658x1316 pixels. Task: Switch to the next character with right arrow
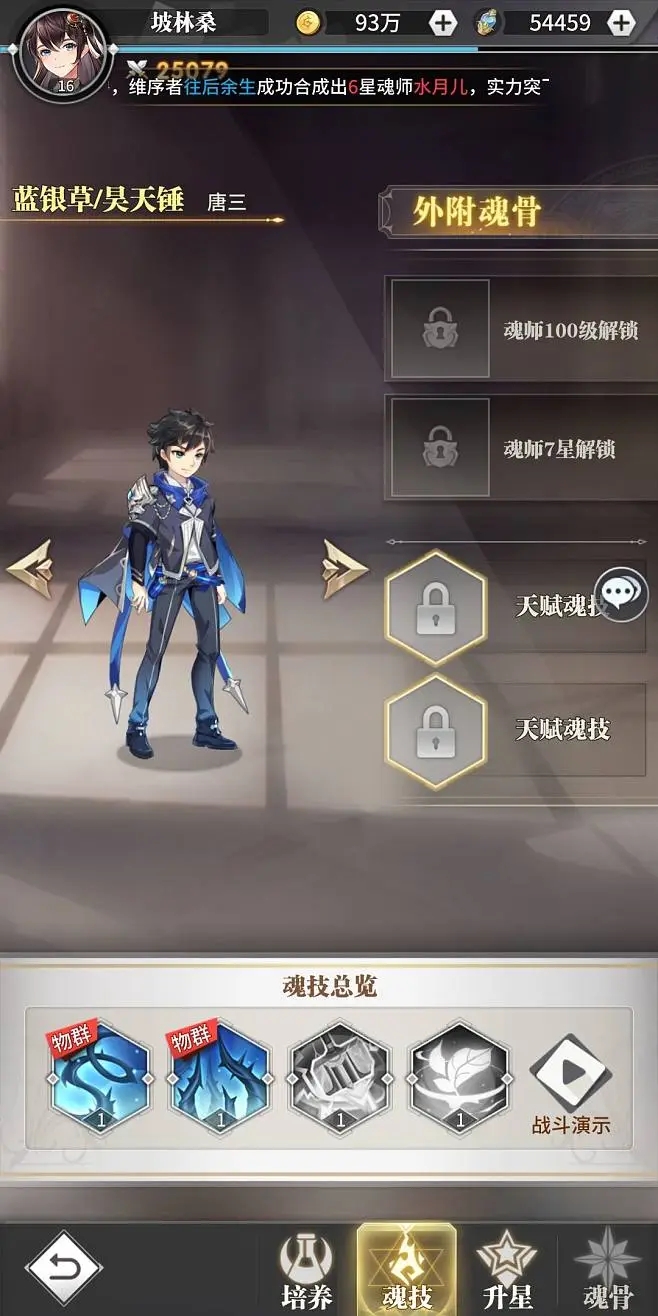pyautogui.click(x=345, y=569)
